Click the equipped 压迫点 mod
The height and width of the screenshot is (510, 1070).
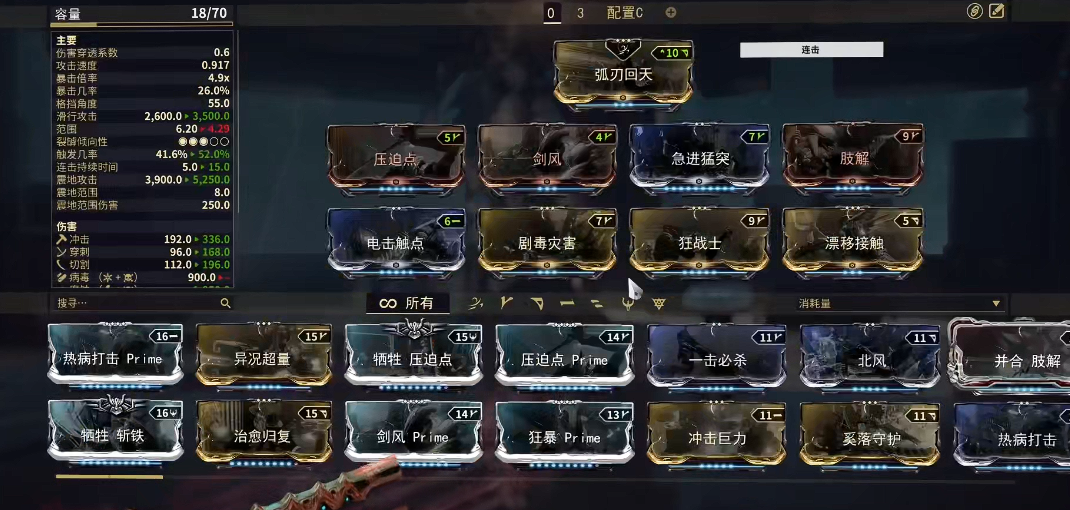pos(395,156)
